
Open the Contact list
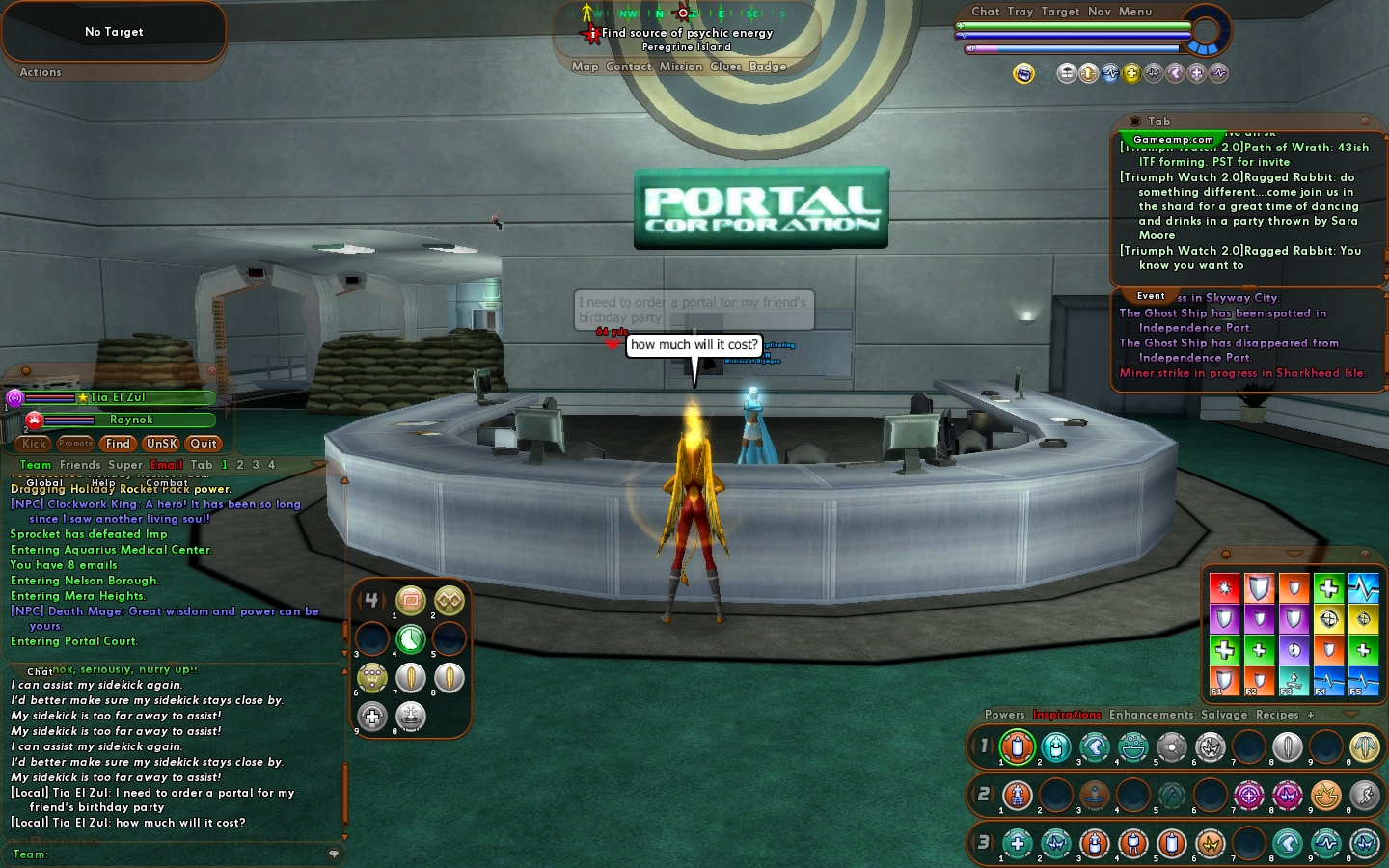[629, 67]
